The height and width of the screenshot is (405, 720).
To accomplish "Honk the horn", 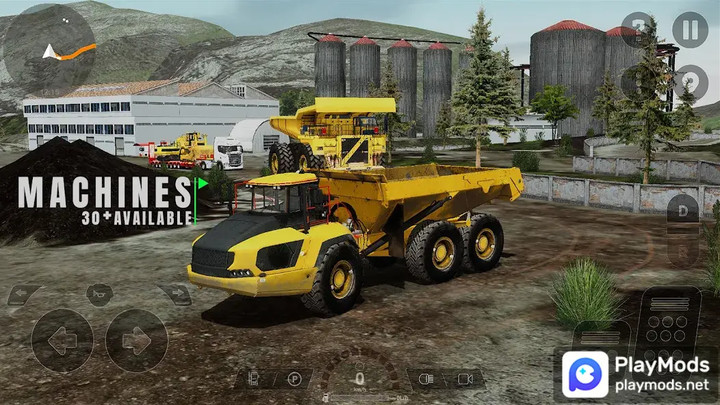I will 99,295.
